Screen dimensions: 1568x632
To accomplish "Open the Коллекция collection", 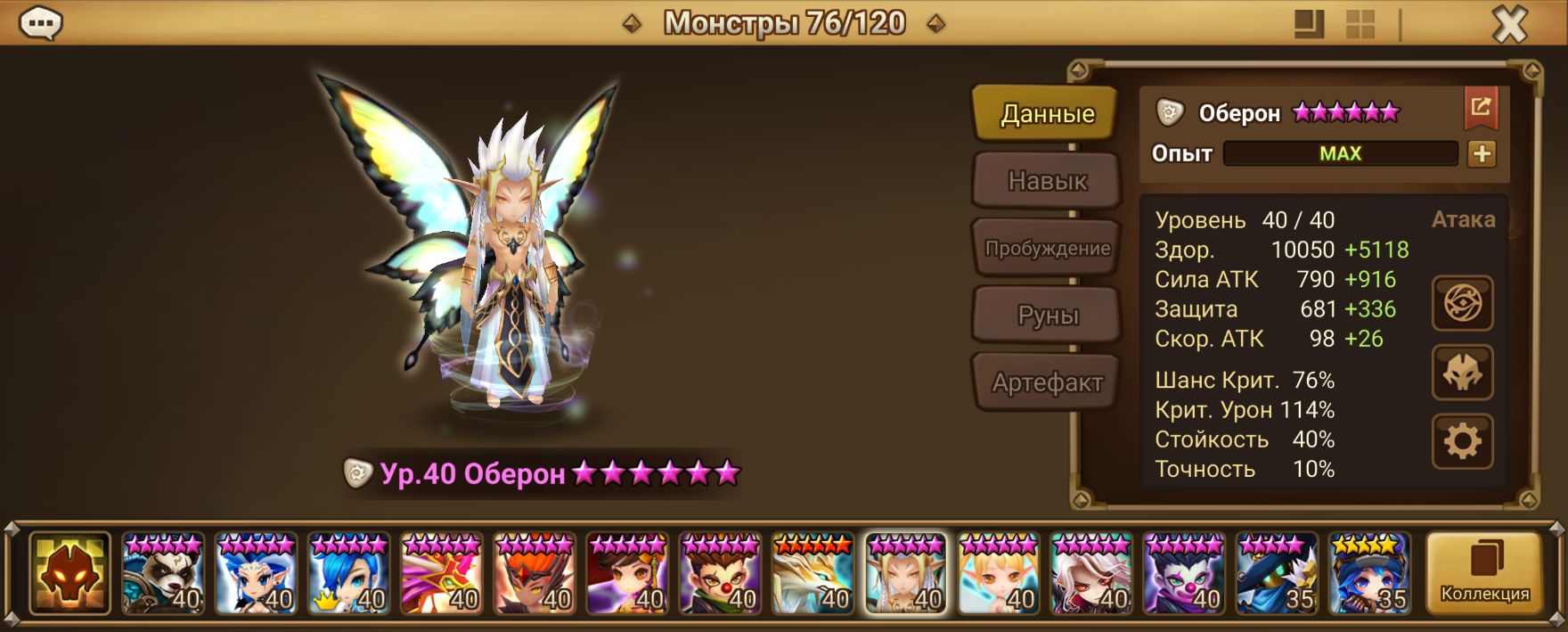I will tap(1484, 573).
